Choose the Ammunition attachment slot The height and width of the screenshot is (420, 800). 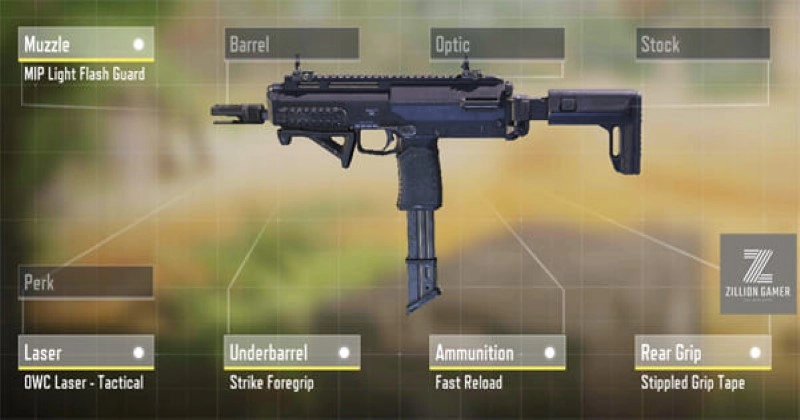pos(497,352)
